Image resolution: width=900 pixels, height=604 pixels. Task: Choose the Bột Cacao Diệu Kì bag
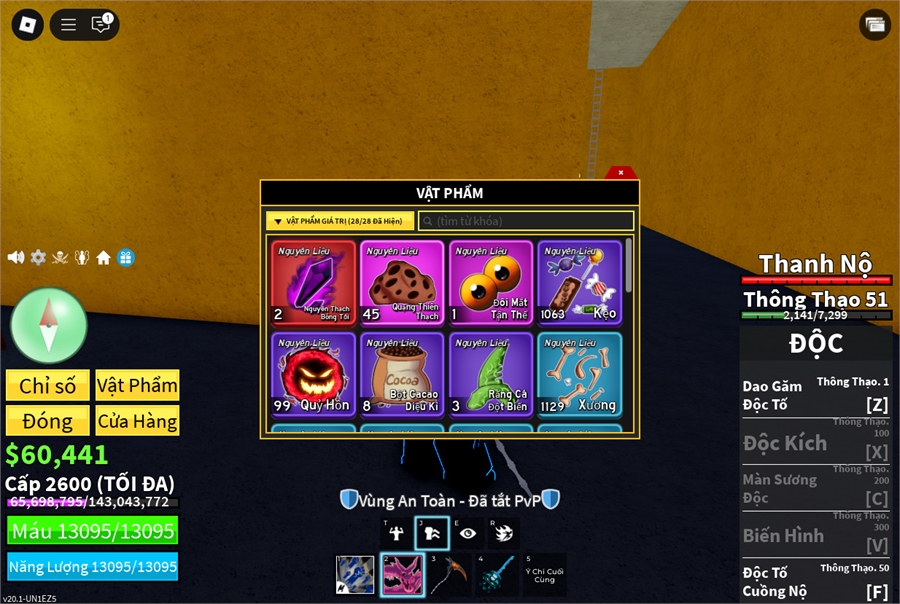(x=402, y=375)
